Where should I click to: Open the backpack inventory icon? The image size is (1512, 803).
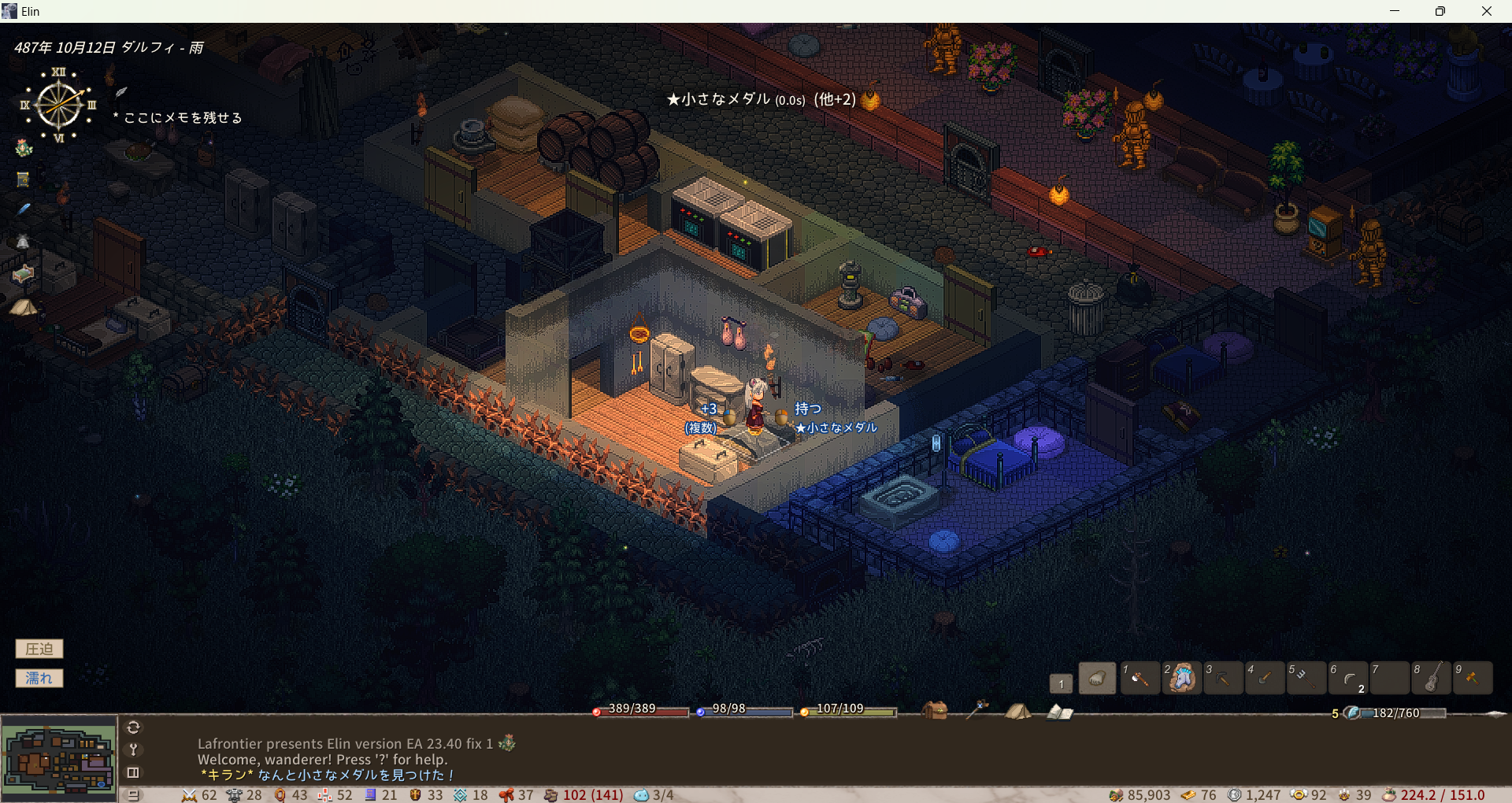(x=935, y=711)
